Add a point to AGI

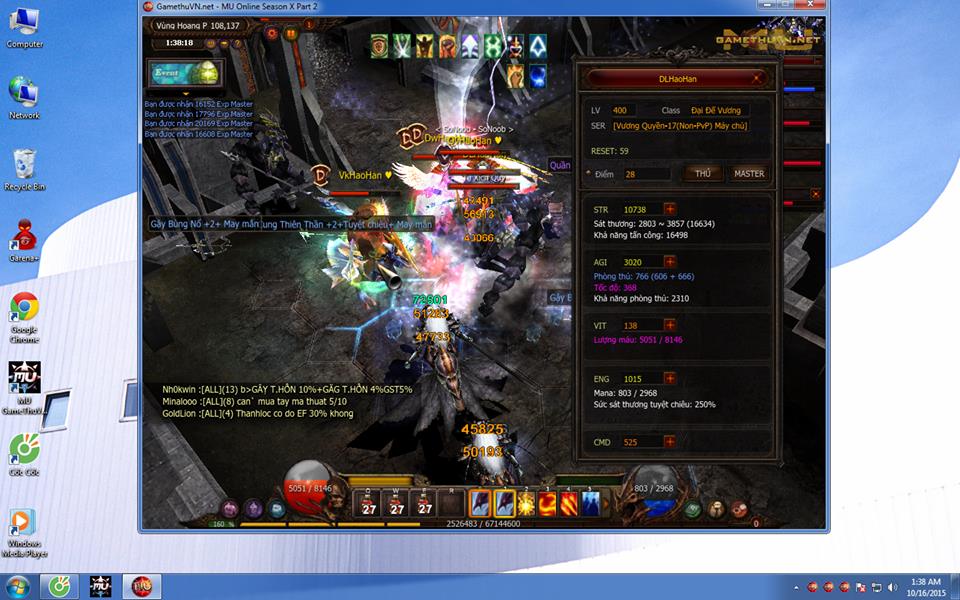click(x=670, y=261)
